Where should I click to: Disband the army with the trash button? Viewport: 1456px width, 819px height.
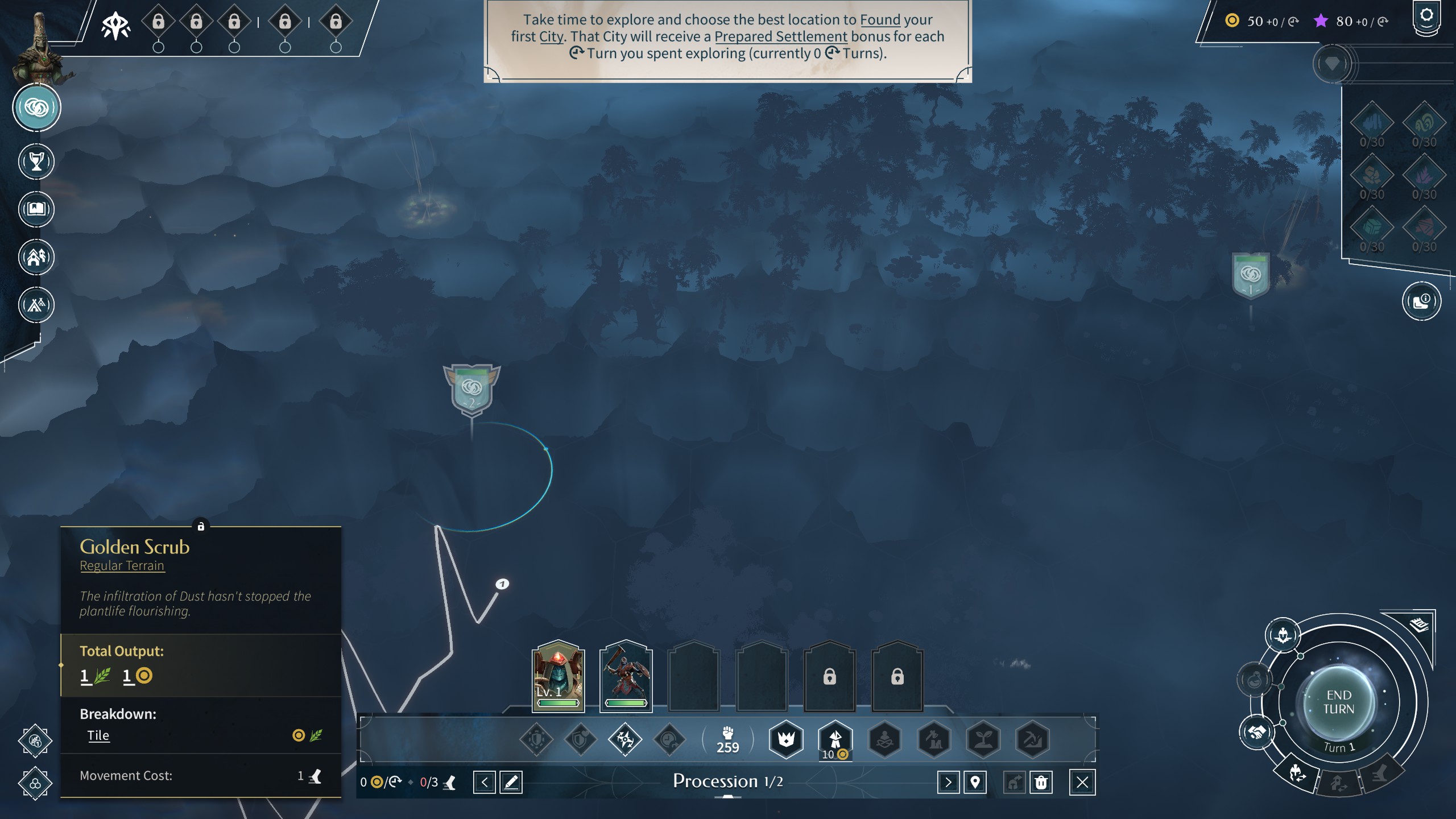(x=1041, y=783)
